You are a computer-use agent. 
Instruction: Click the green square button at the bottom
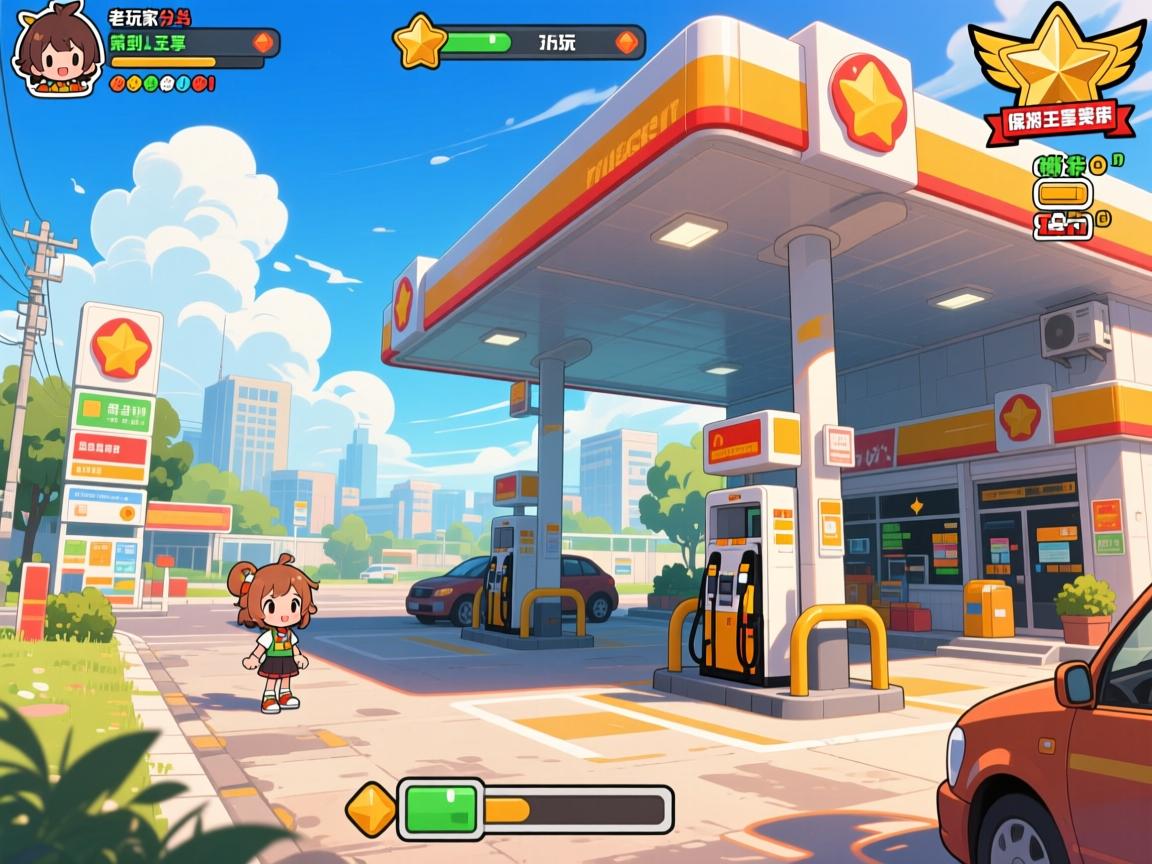(440, 809)
